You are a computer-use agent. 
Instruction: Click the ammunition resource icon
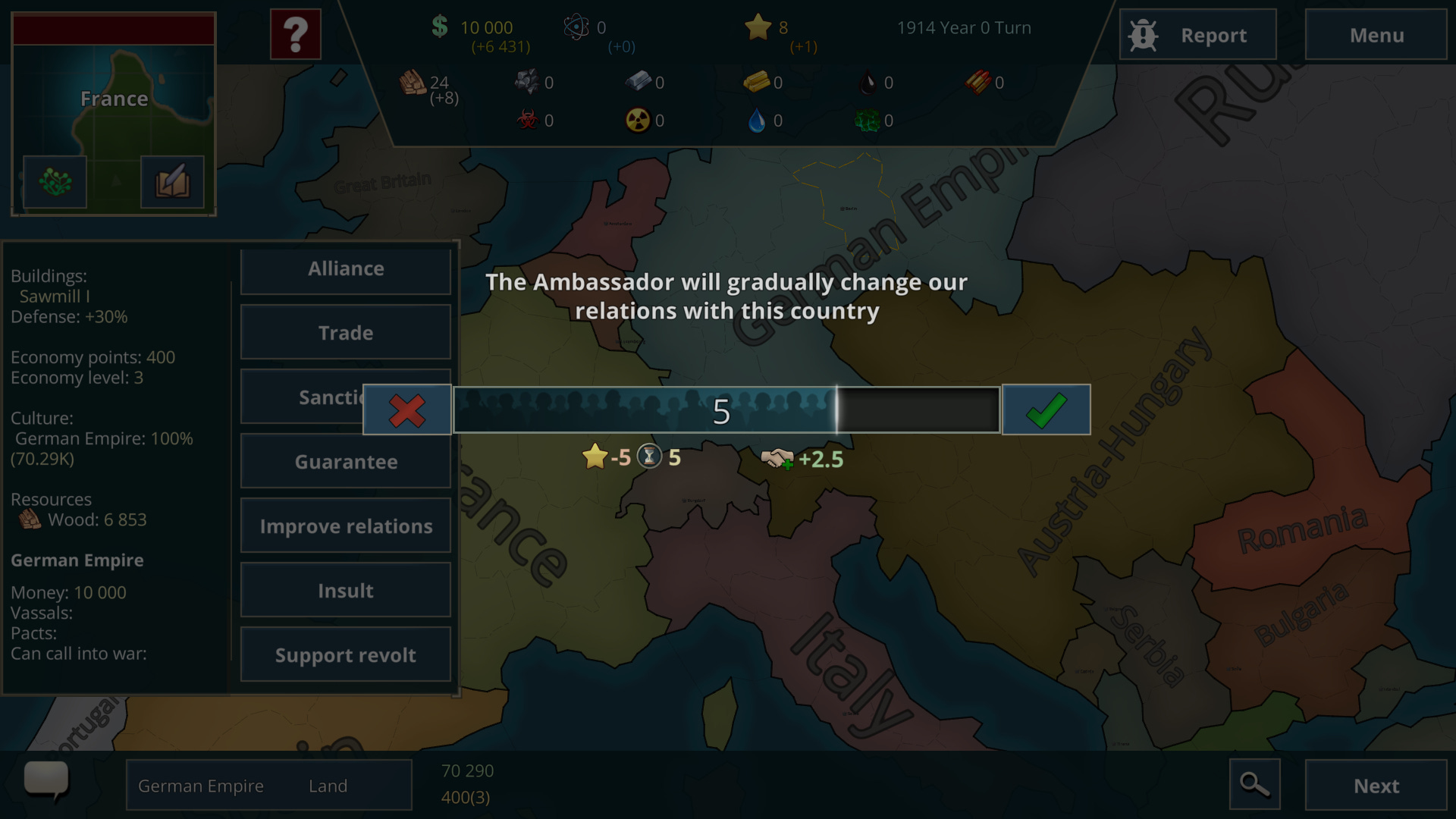click(x=977, y=83)
